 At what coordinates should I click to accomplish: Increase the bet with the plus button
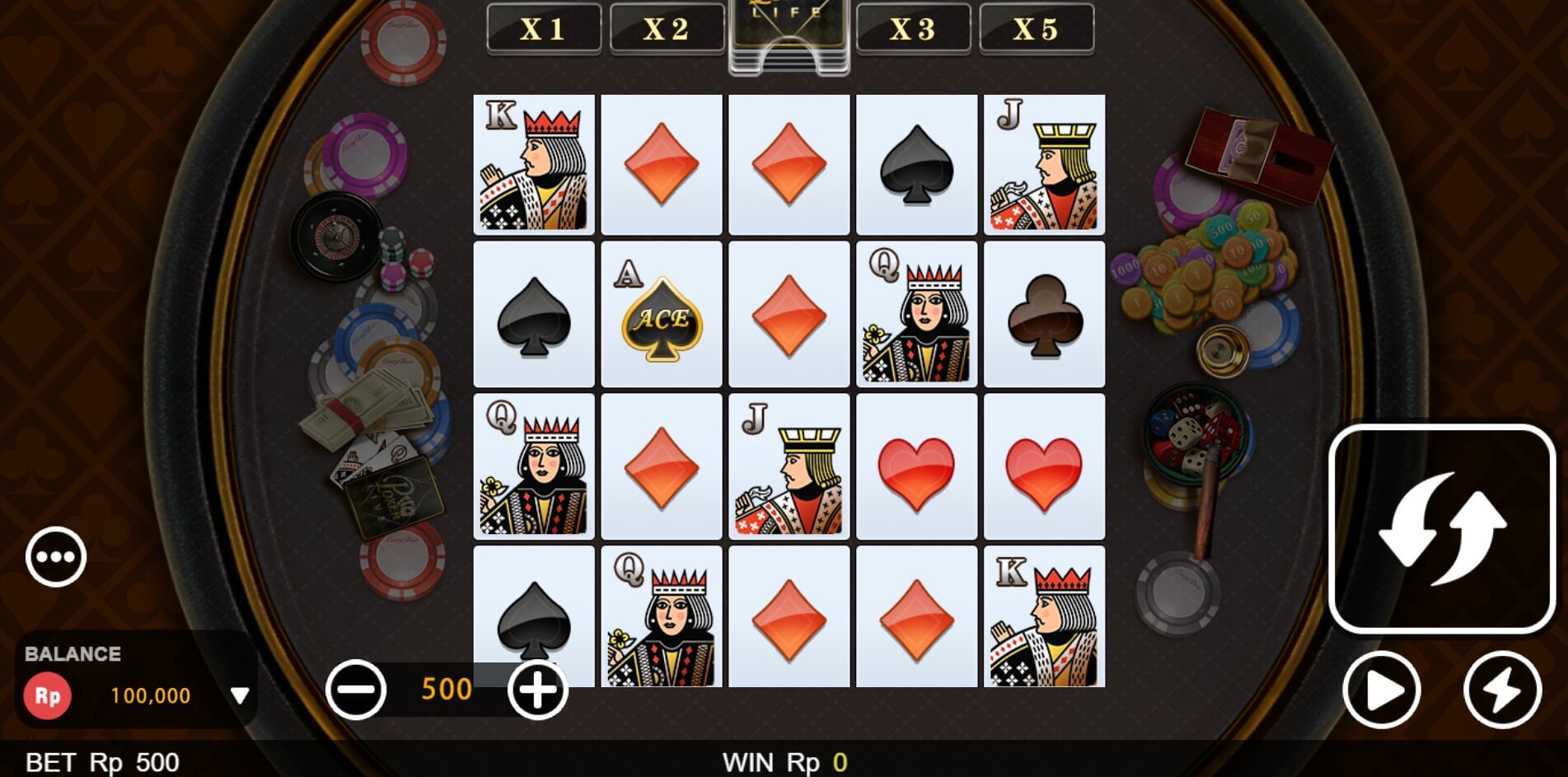click(536, 690)
